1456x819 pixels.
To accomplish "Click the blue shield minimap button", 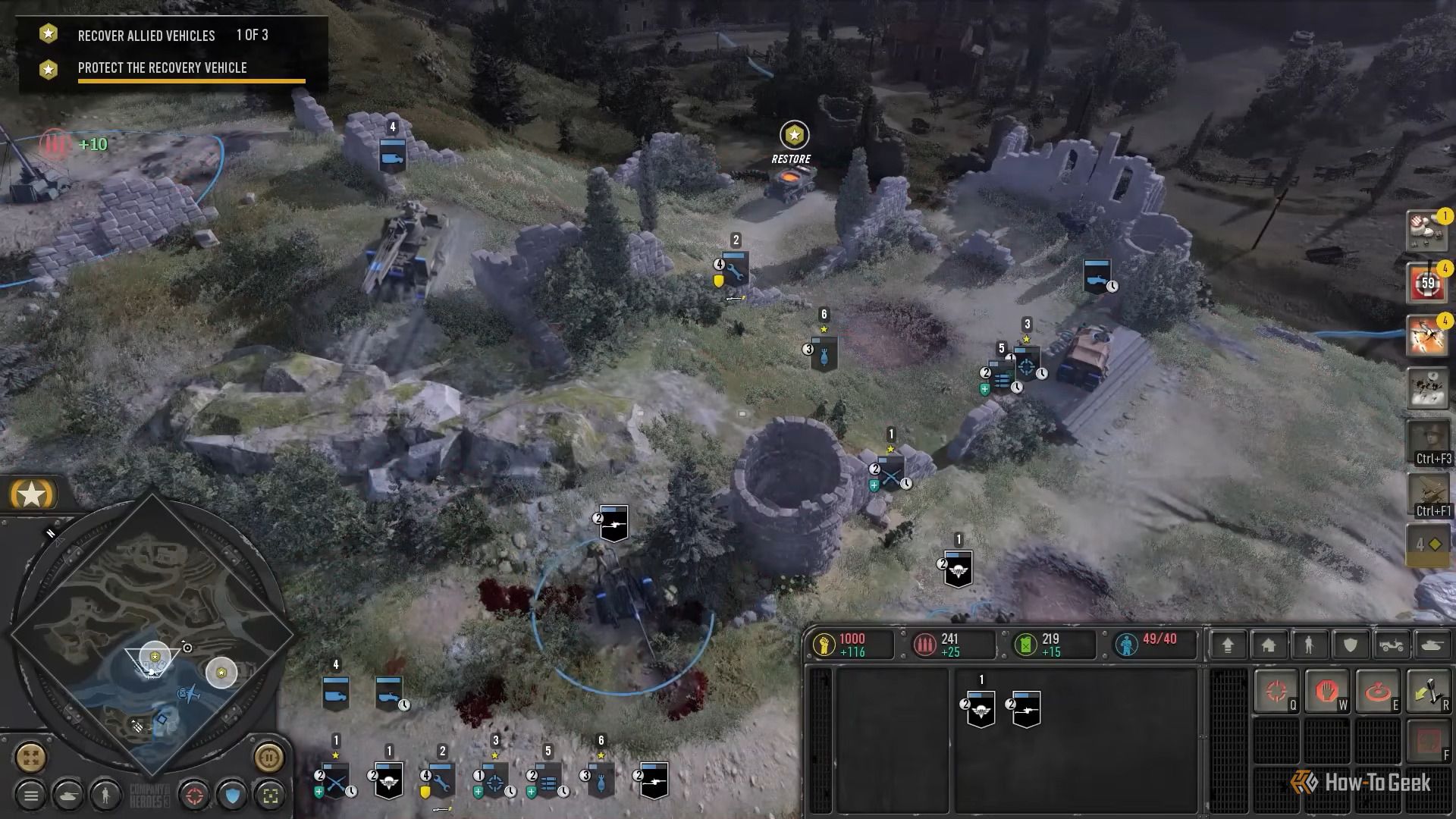I will point(233,795).
